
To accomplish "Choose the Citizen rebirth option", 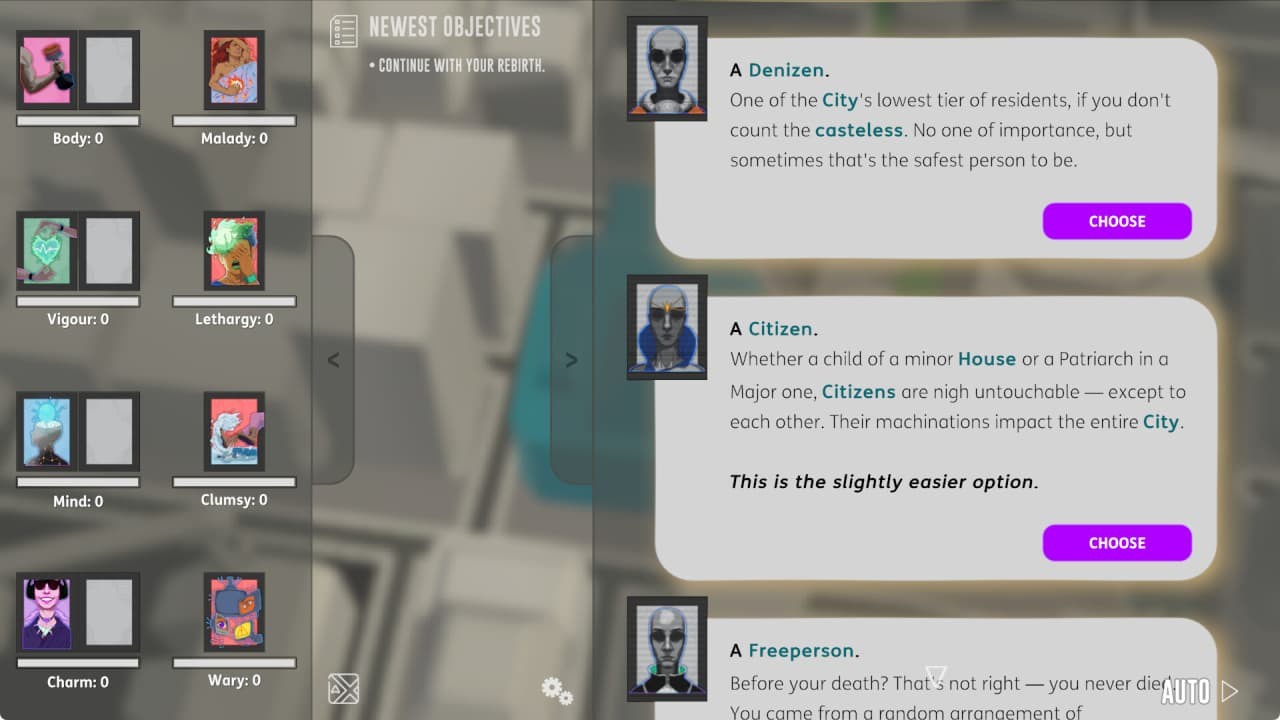I will click(1117, 543).
